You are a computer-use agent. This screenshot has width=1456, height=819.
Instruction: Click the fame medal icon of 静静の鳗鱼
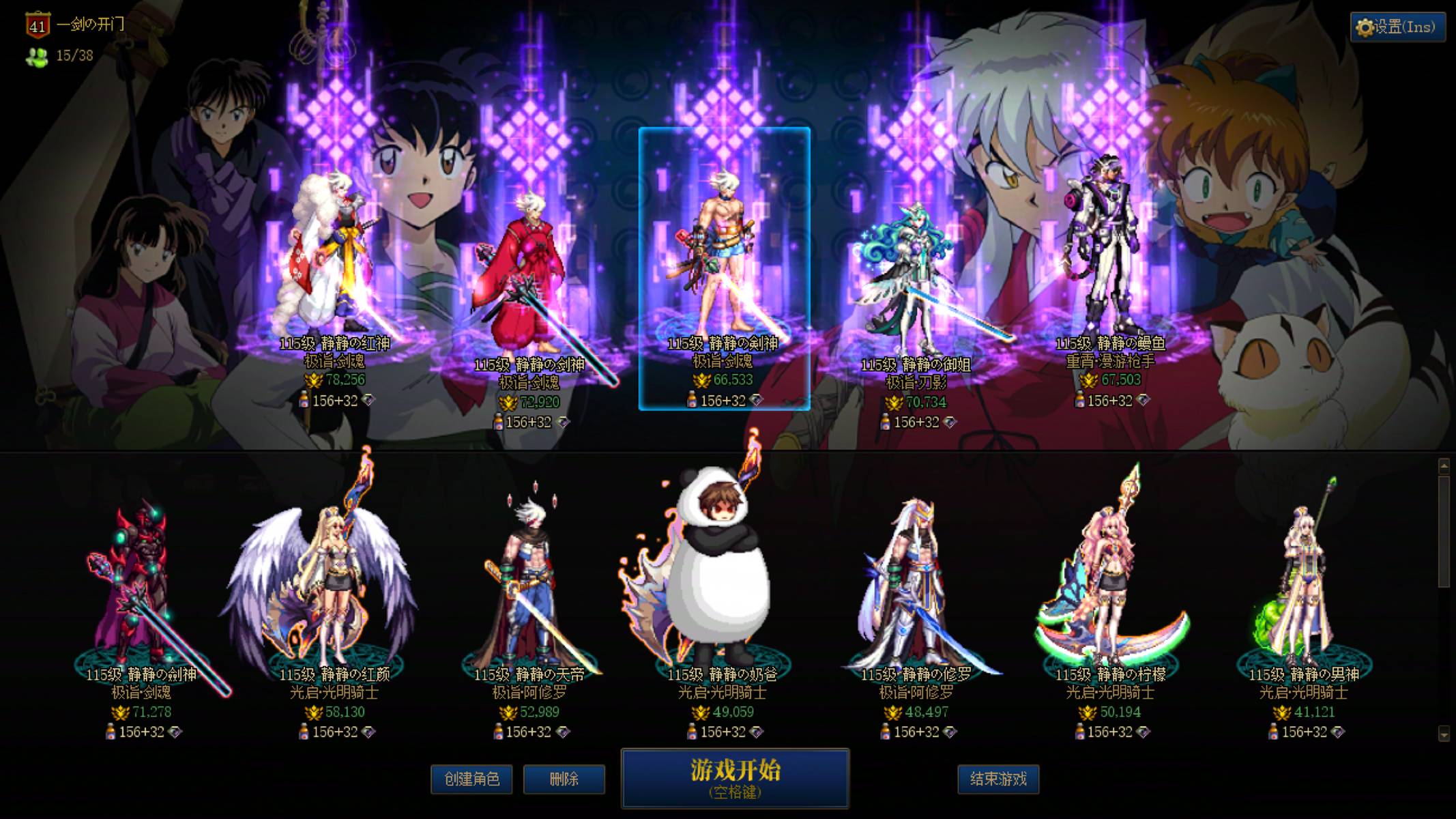tap(1089, 381)
